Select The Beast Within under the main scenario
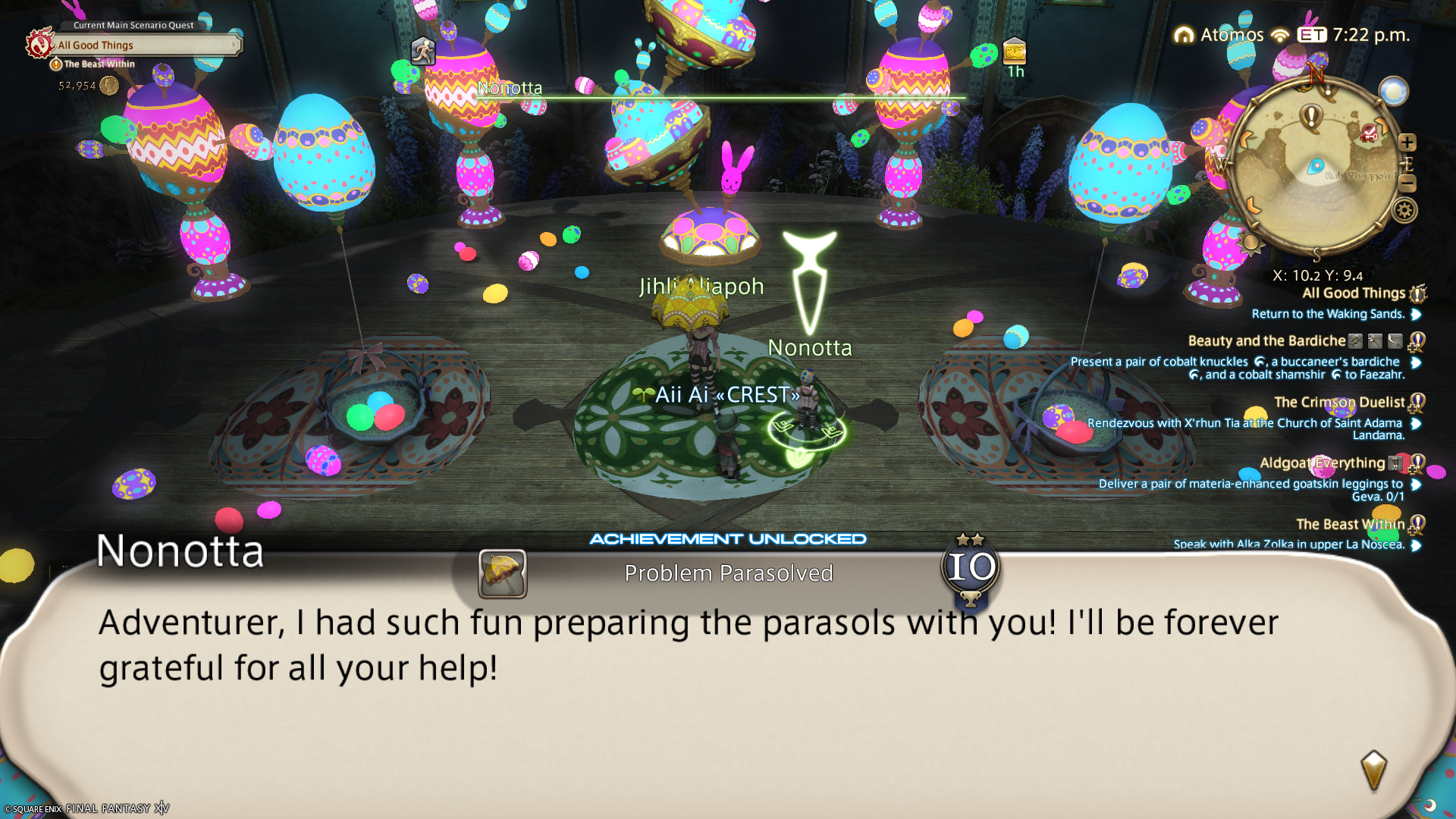The width and height of the screenshot is (1456, 819). coord(99,64)
